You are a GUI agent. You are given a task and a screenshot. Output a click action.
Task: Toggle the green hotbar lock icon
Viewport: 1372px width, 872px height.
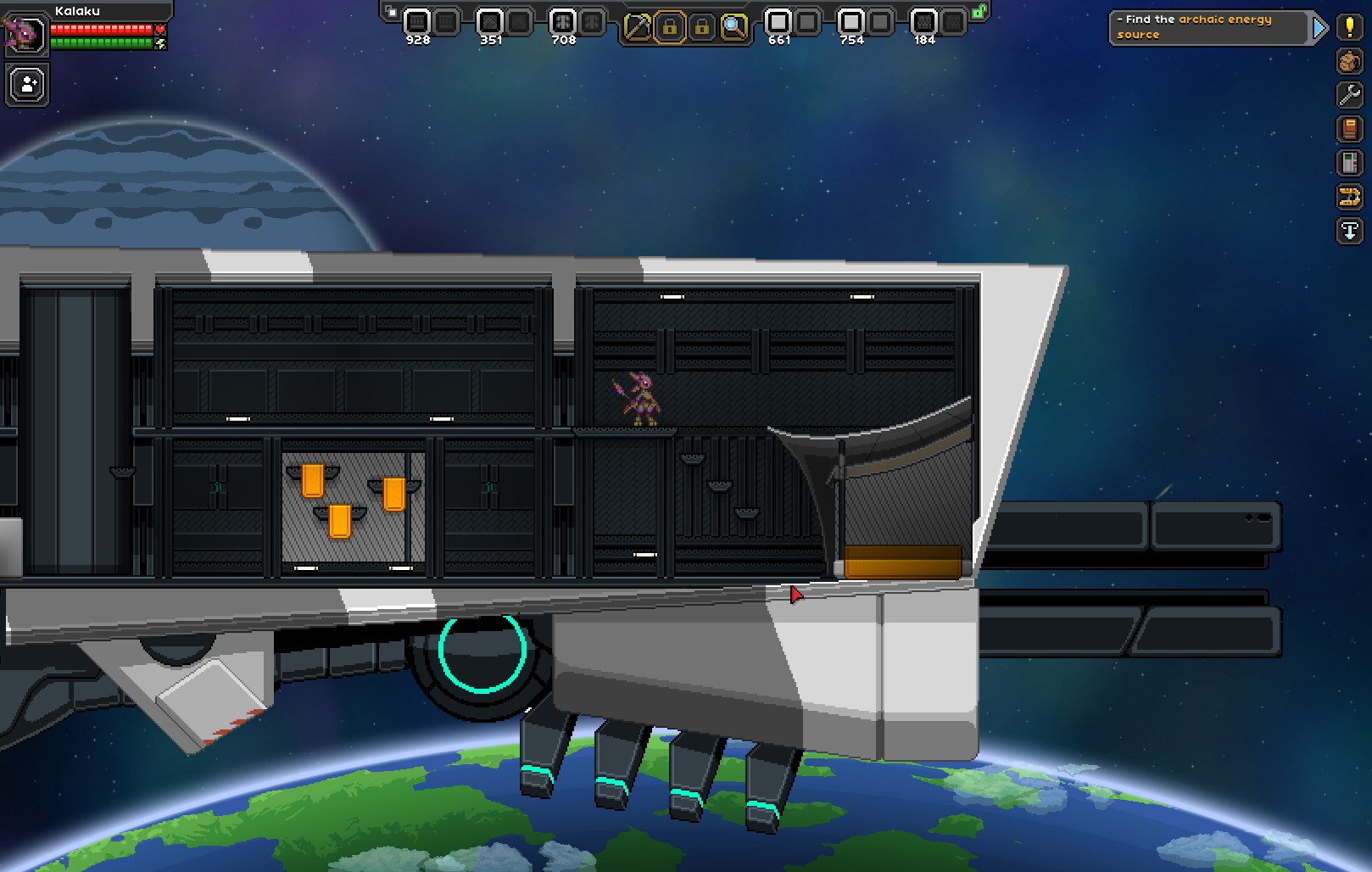[979, 12]
